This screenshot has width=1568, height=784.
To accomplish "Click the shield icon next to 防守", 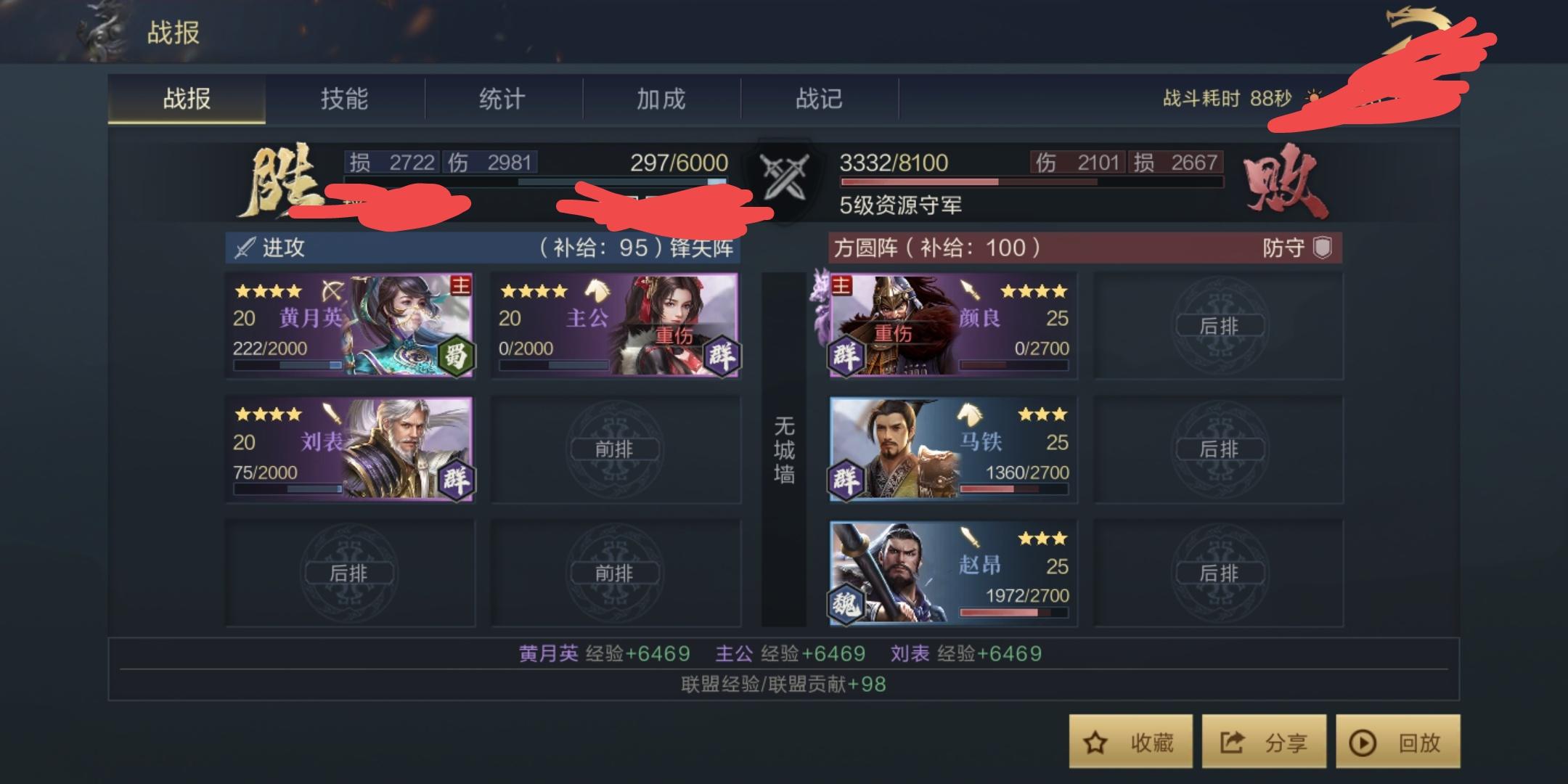I will coord(1323,248).
